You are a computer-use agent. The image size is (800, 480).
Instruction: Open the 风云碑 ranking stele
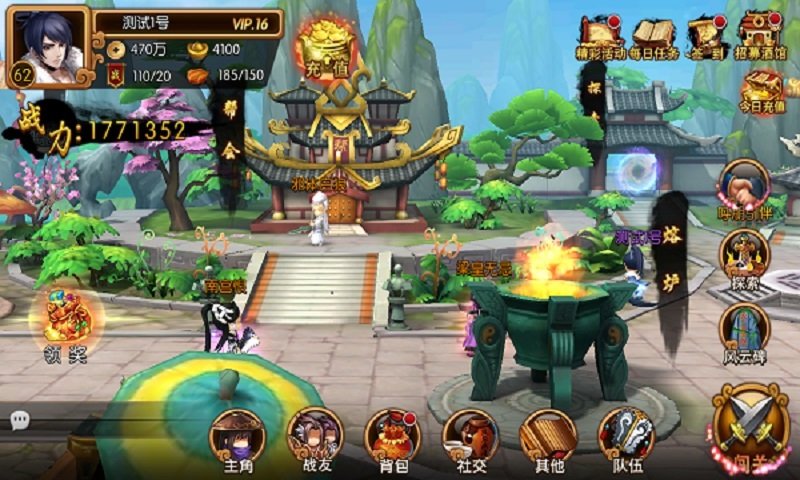(x=744, y=332)
